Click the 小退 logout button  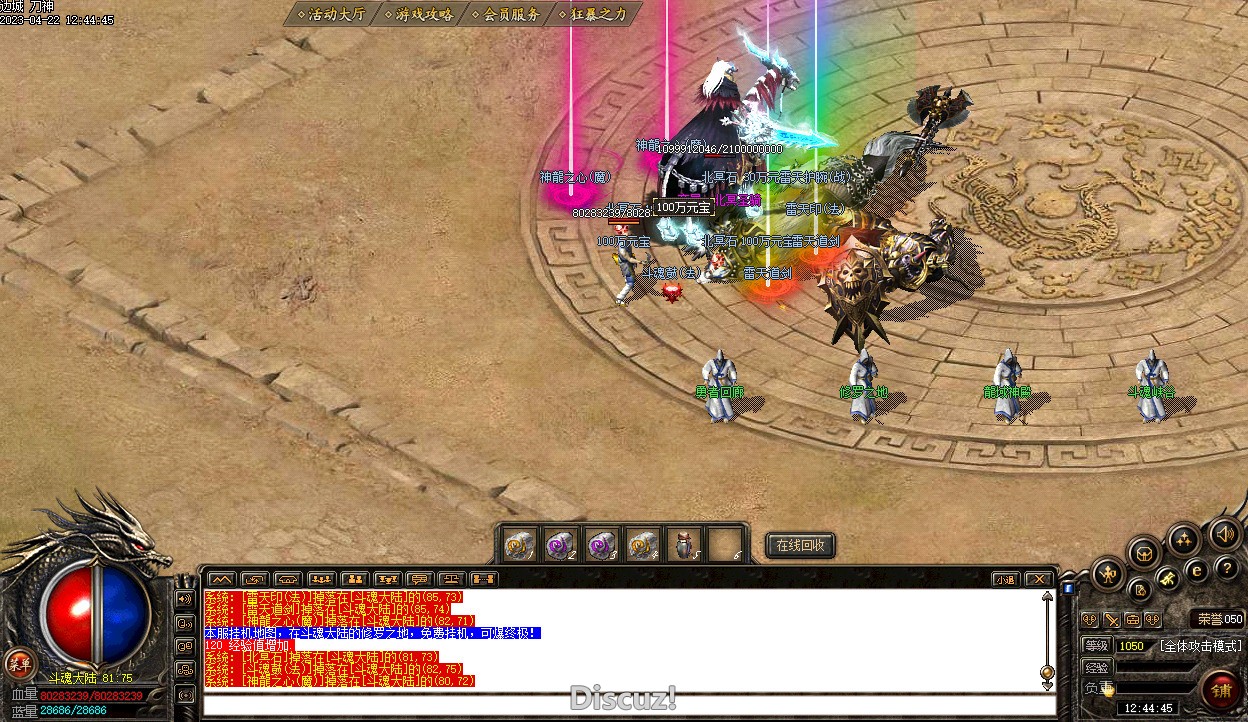click(1005, 579)
